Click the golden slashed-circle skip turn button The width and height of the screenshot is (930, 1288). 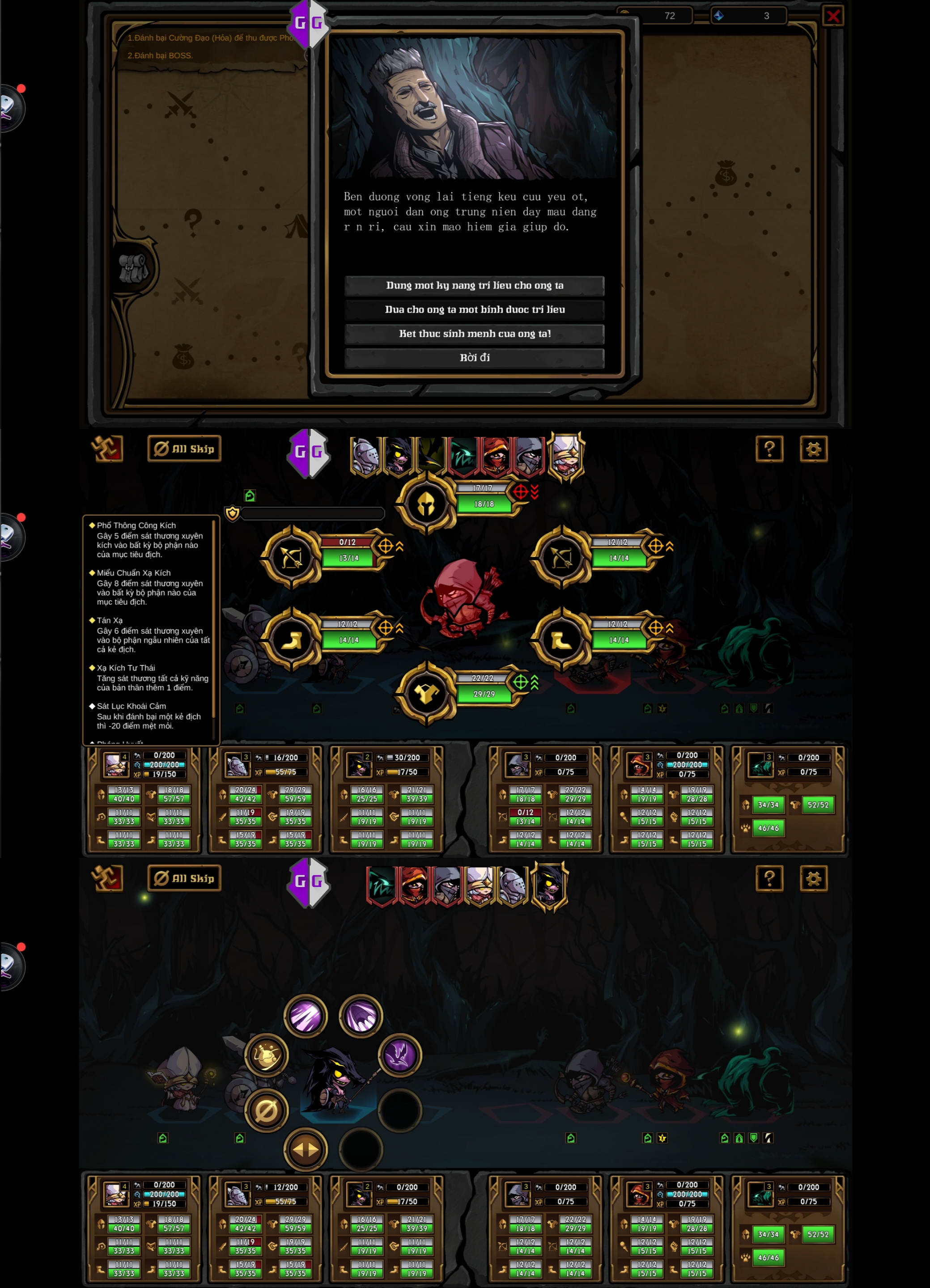[267, 1110]
